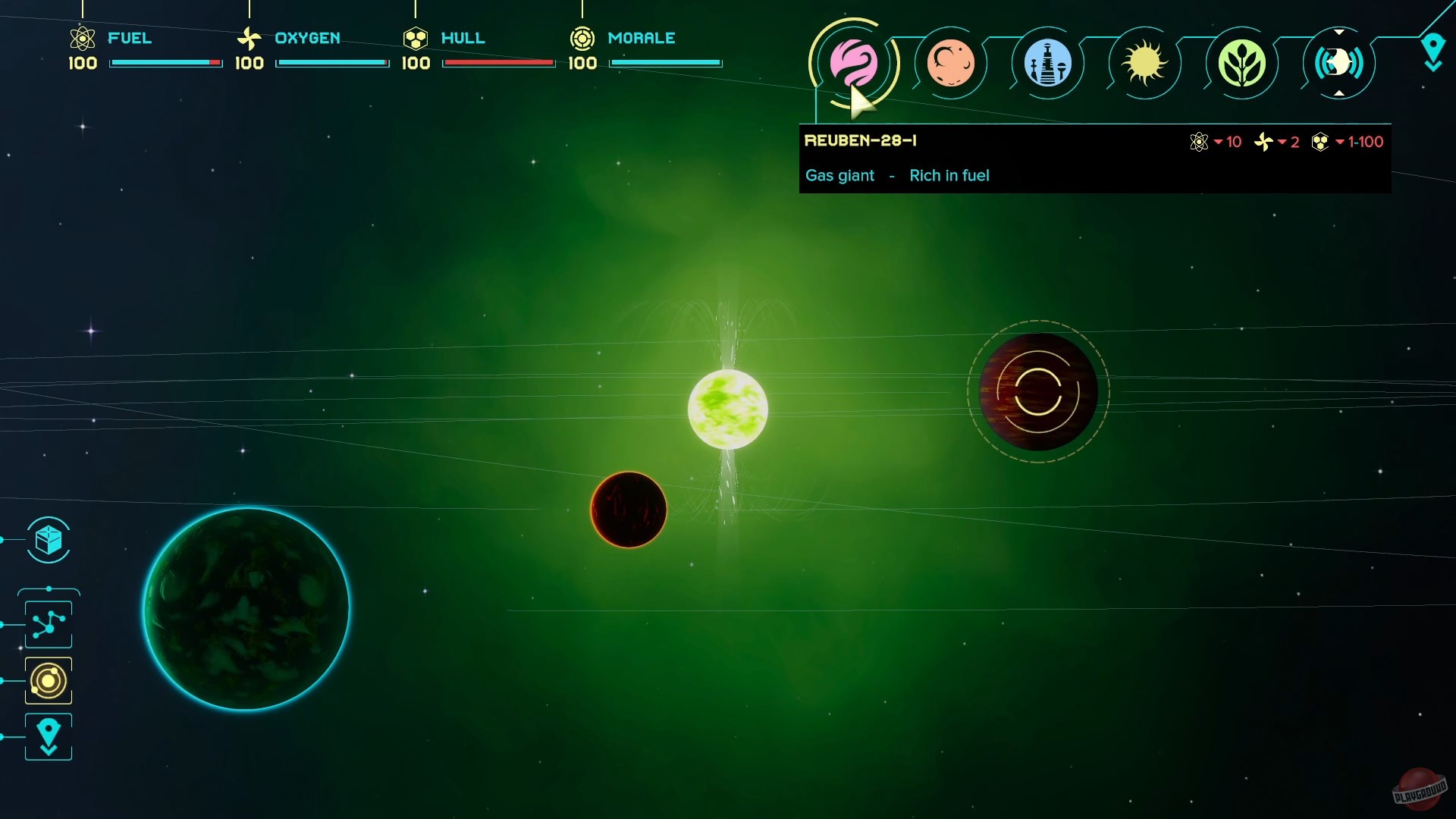Open the star map network icon

coord(48,623)
